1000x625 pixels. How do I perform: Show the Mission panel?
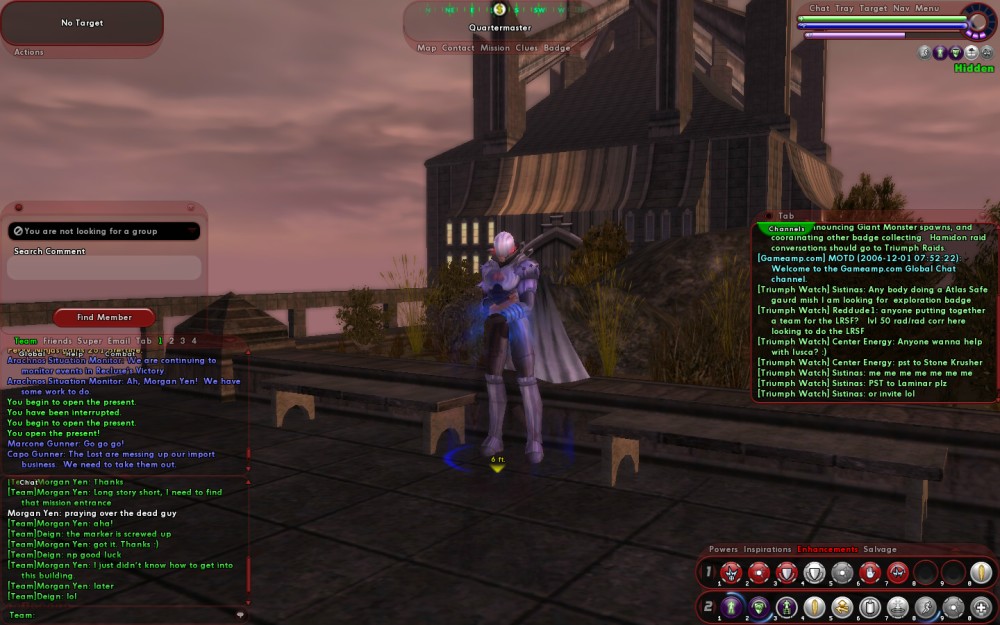[495, 48]
